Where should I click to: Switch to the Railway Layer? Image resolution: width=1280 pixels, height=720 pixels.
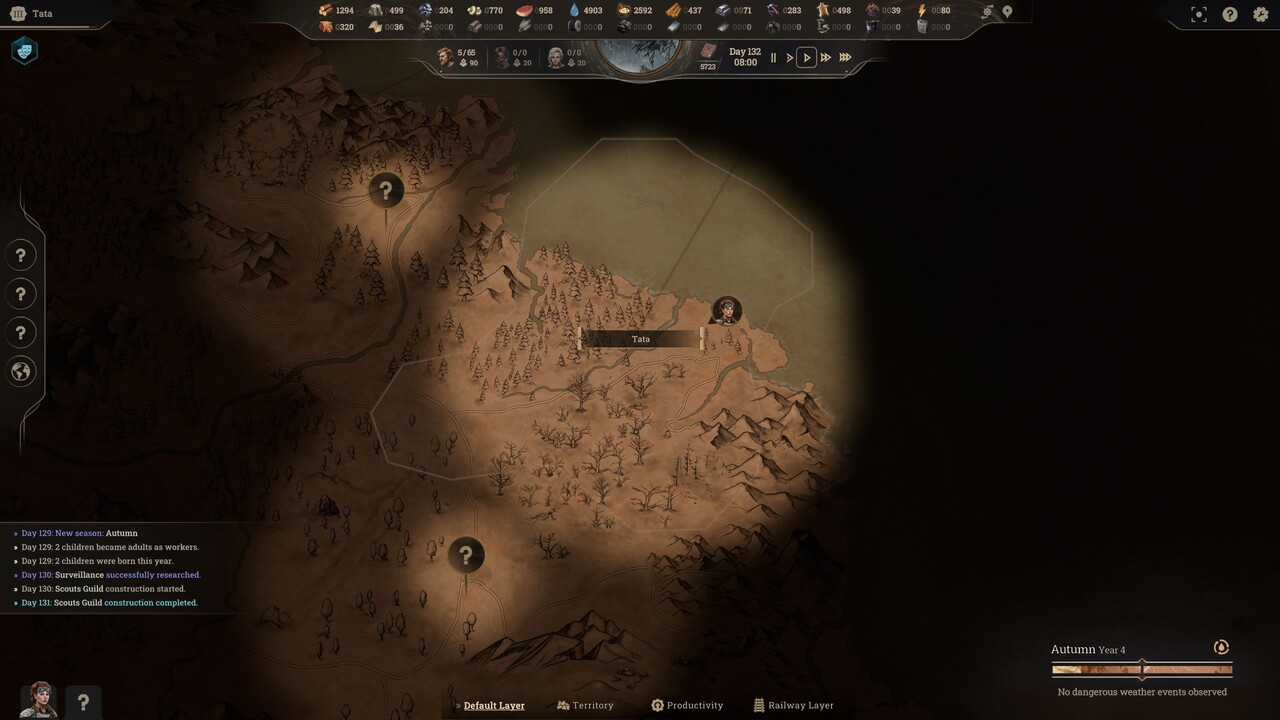tap(794, 705)
